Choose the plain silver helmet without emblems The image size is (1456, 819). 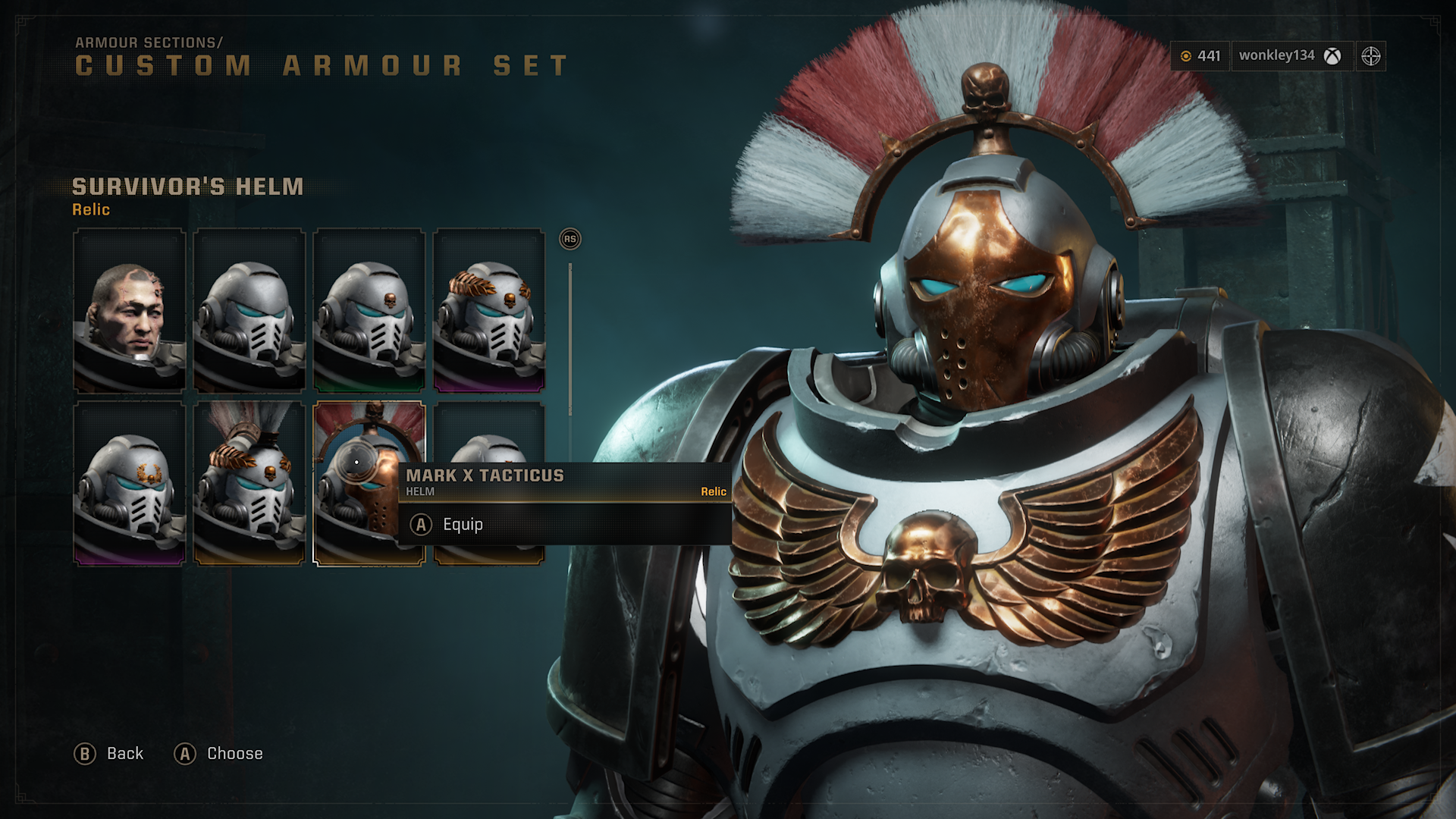point(249,311)
